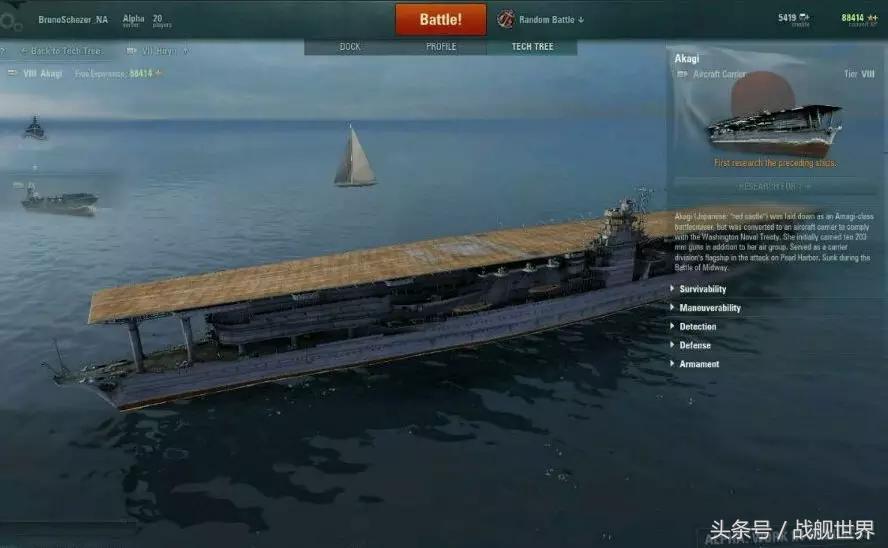Screen dimensions: 888x548
Task: Expand the Maneuverability stats section
Action: [x=709, y=308]
